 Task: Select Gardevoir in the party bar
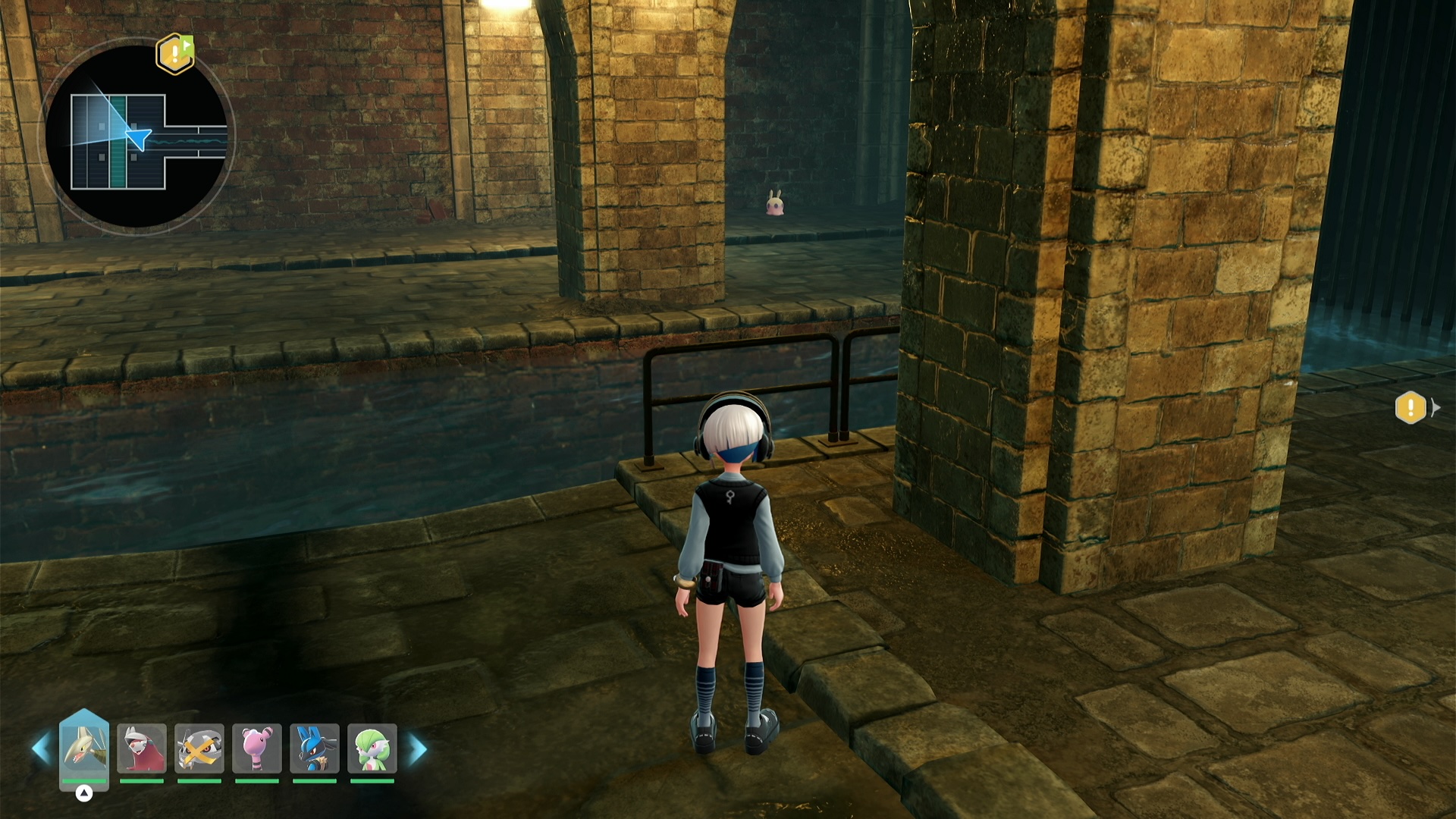click(x=372, y=748)
